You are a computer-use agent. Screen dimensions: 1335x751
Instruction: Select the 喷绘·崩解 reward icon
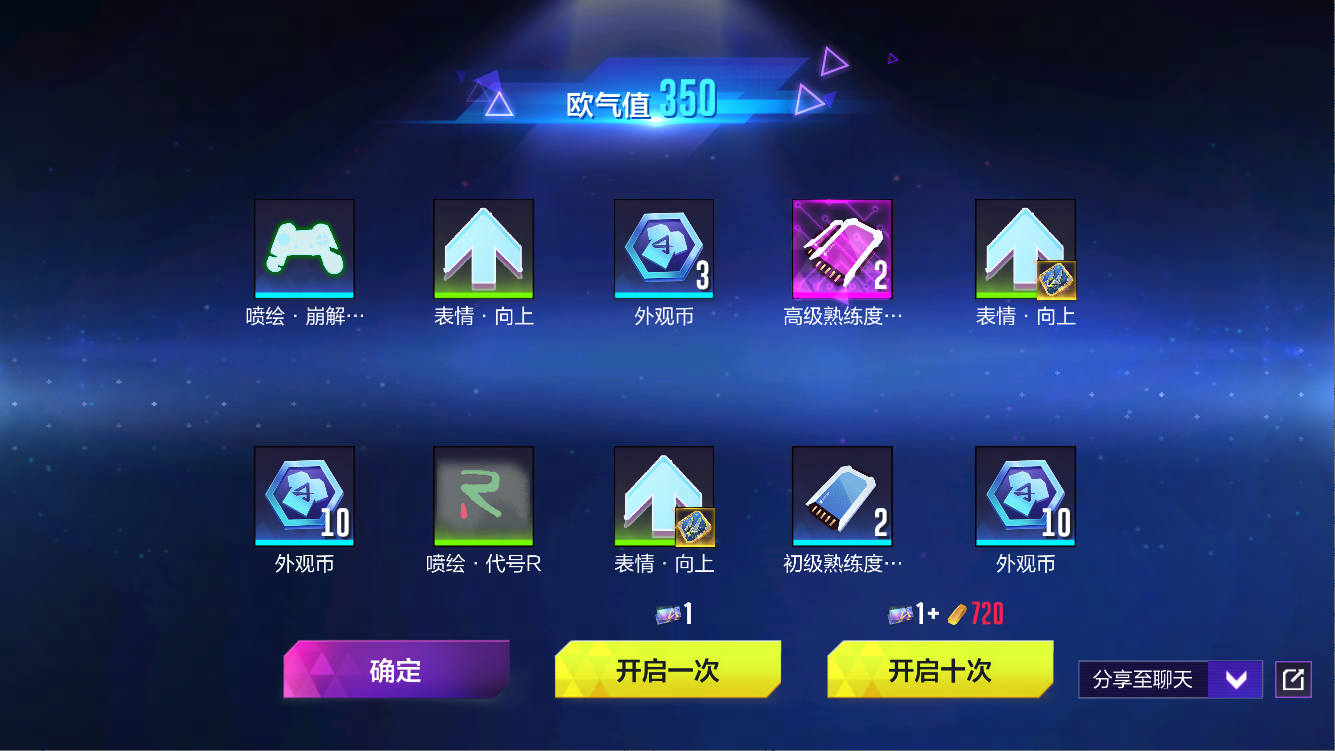click(x=304, y=248)
